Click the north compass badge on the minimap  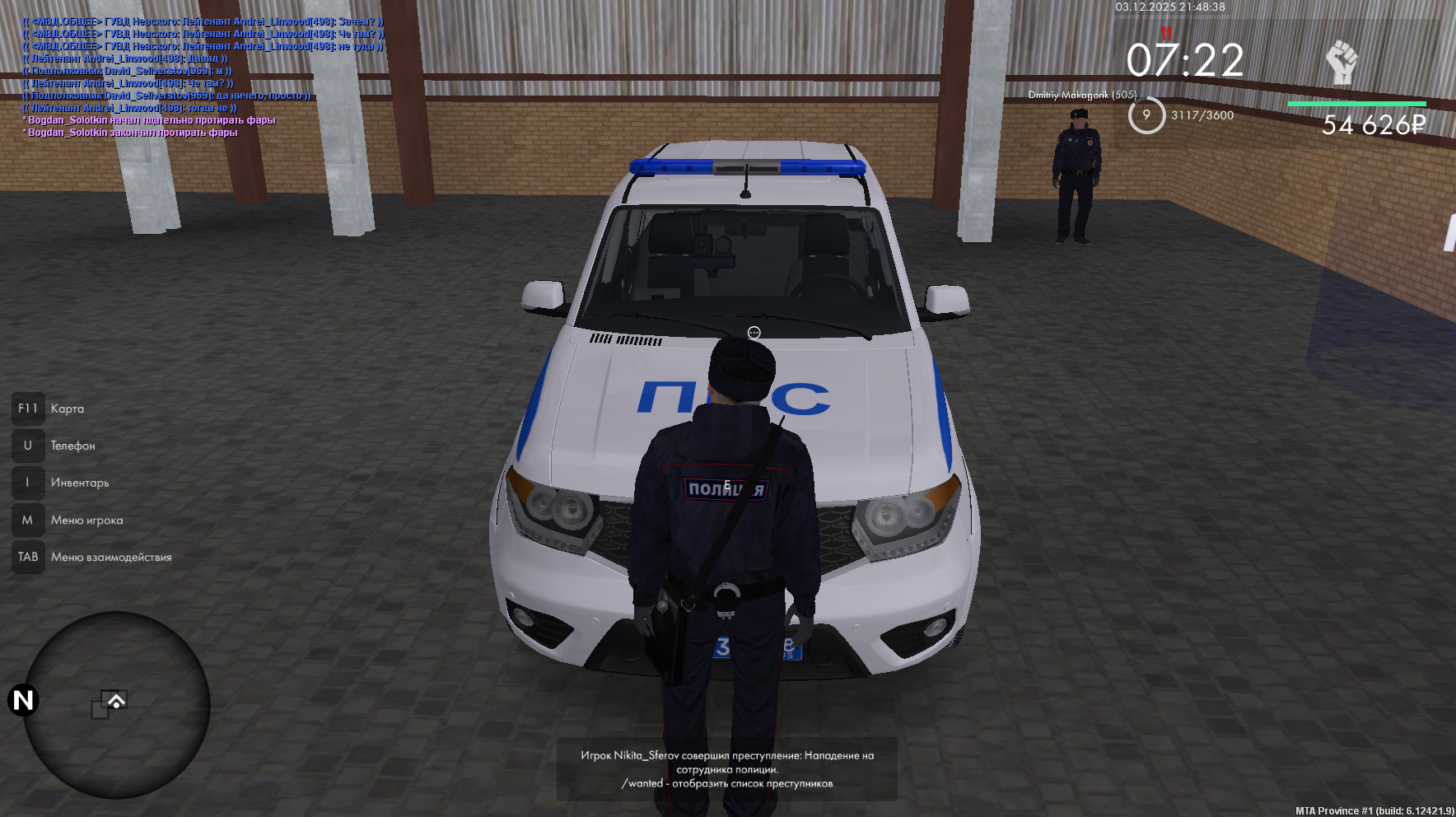(x=23, y=700)
